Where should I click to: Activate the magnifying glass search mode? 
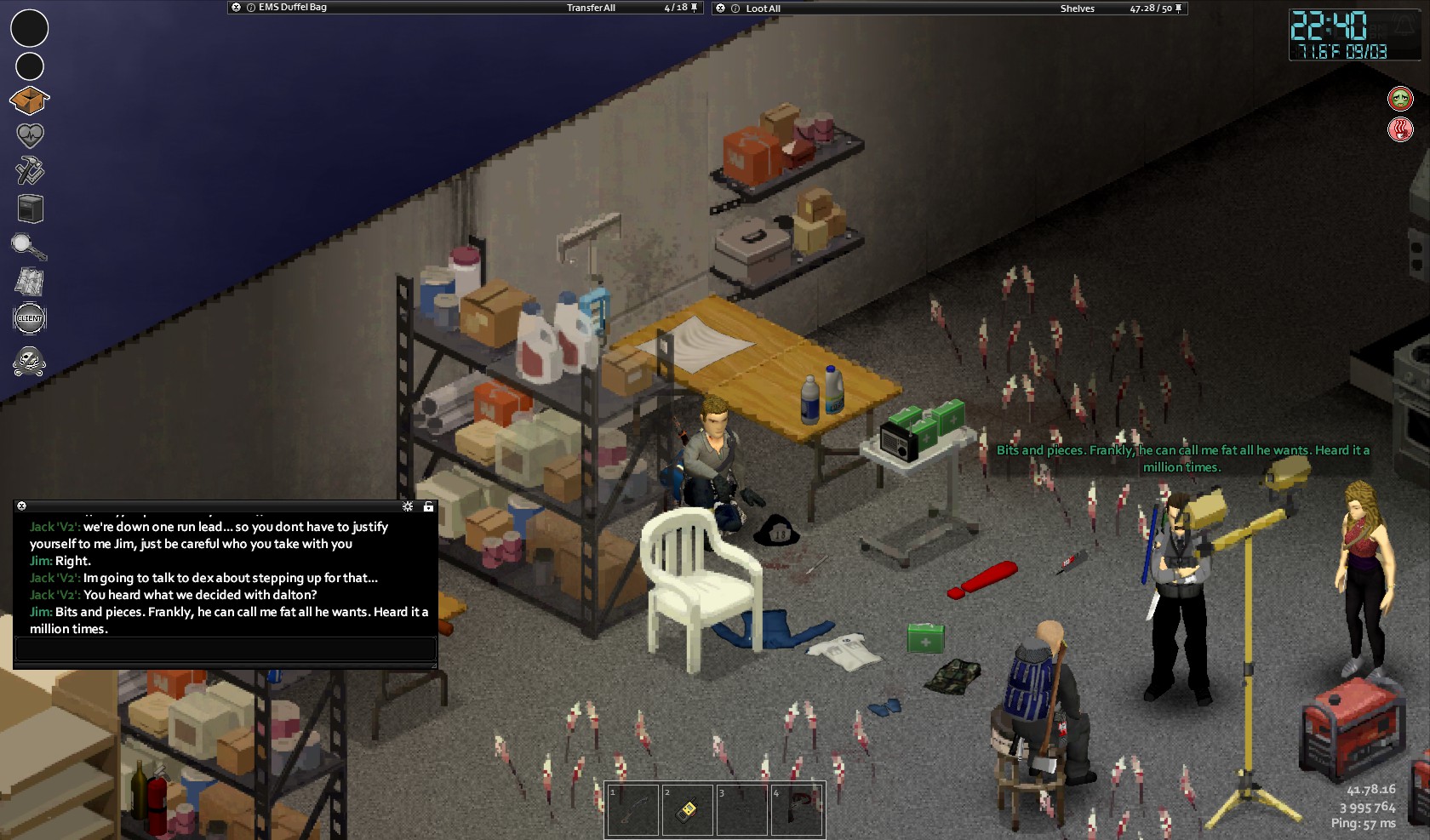[29, 247]
